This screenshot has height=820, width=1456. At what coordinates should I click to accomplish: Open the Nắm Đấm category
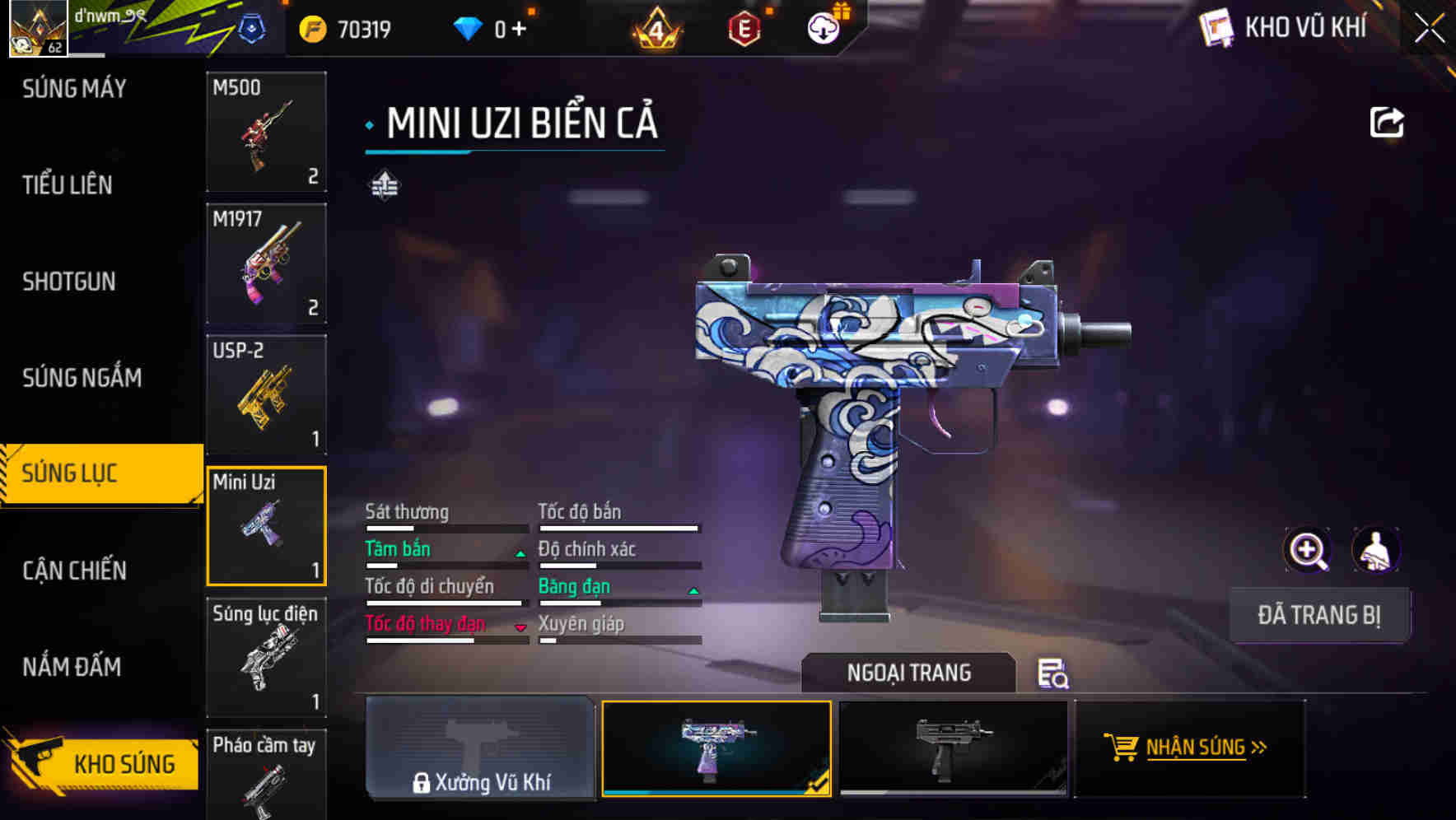[72, 667]
